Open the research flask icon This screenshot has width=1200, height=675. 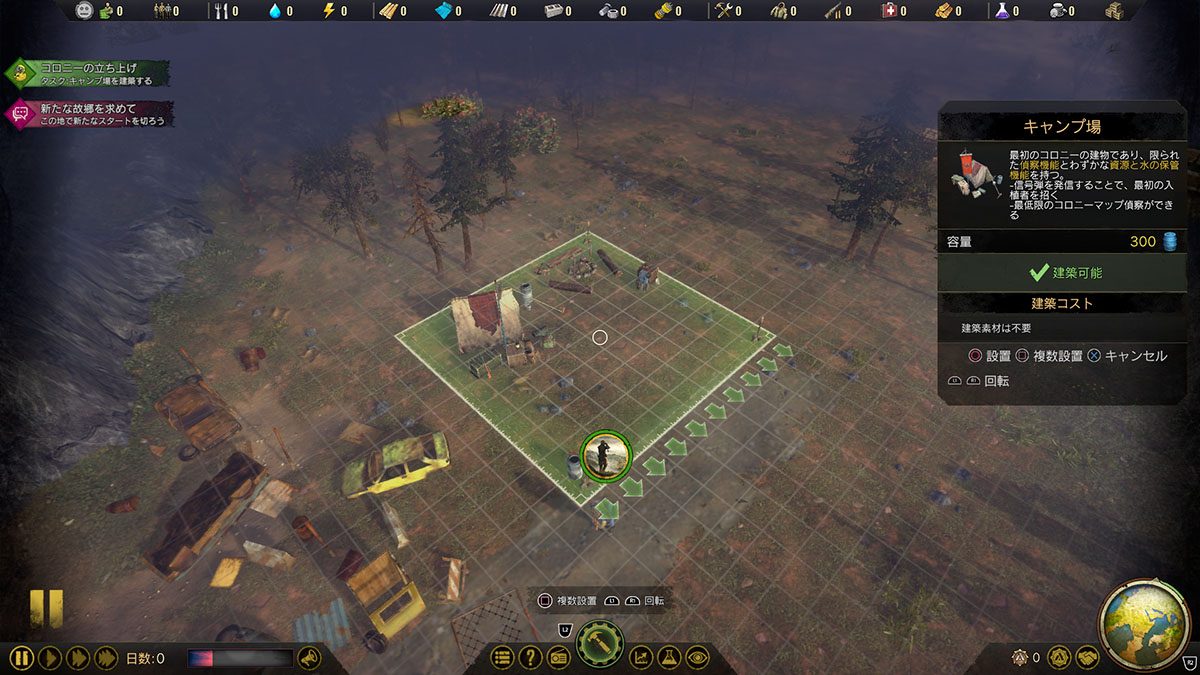click(669, 658)
